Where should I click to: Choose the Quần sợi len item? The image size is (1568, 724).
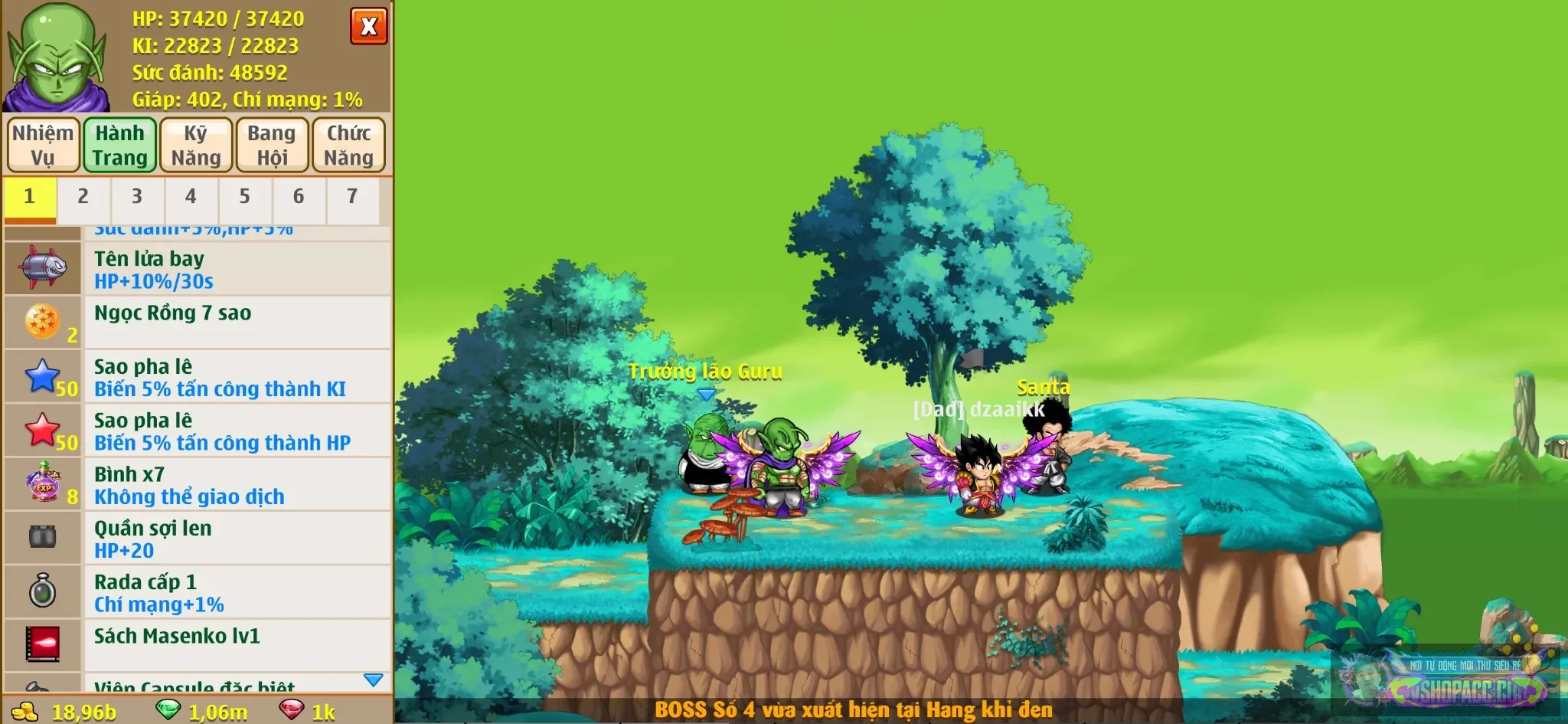[x=198, y=539]
